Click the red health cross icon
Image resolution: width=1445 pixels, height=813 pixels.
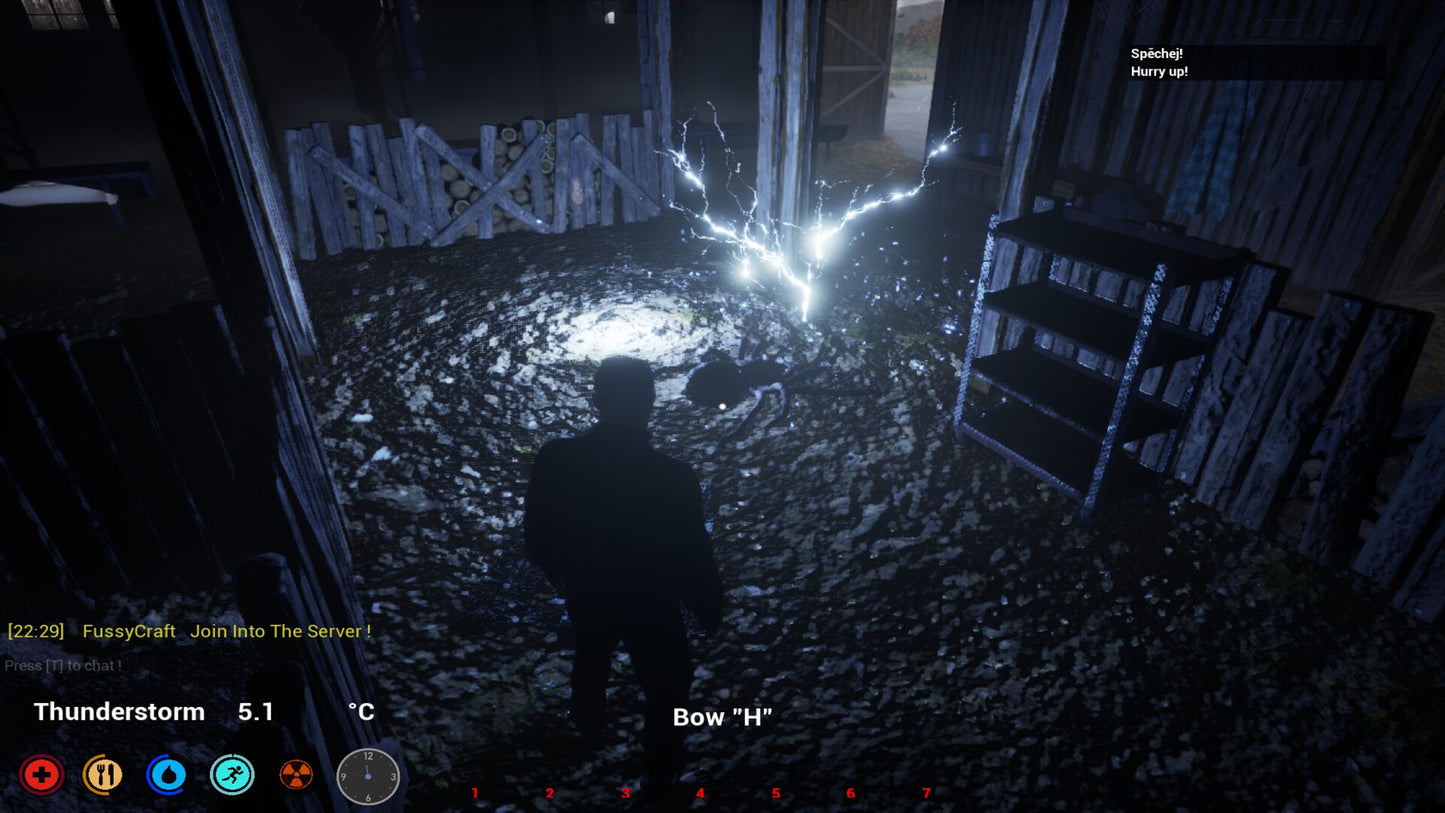tap(42, 775)
